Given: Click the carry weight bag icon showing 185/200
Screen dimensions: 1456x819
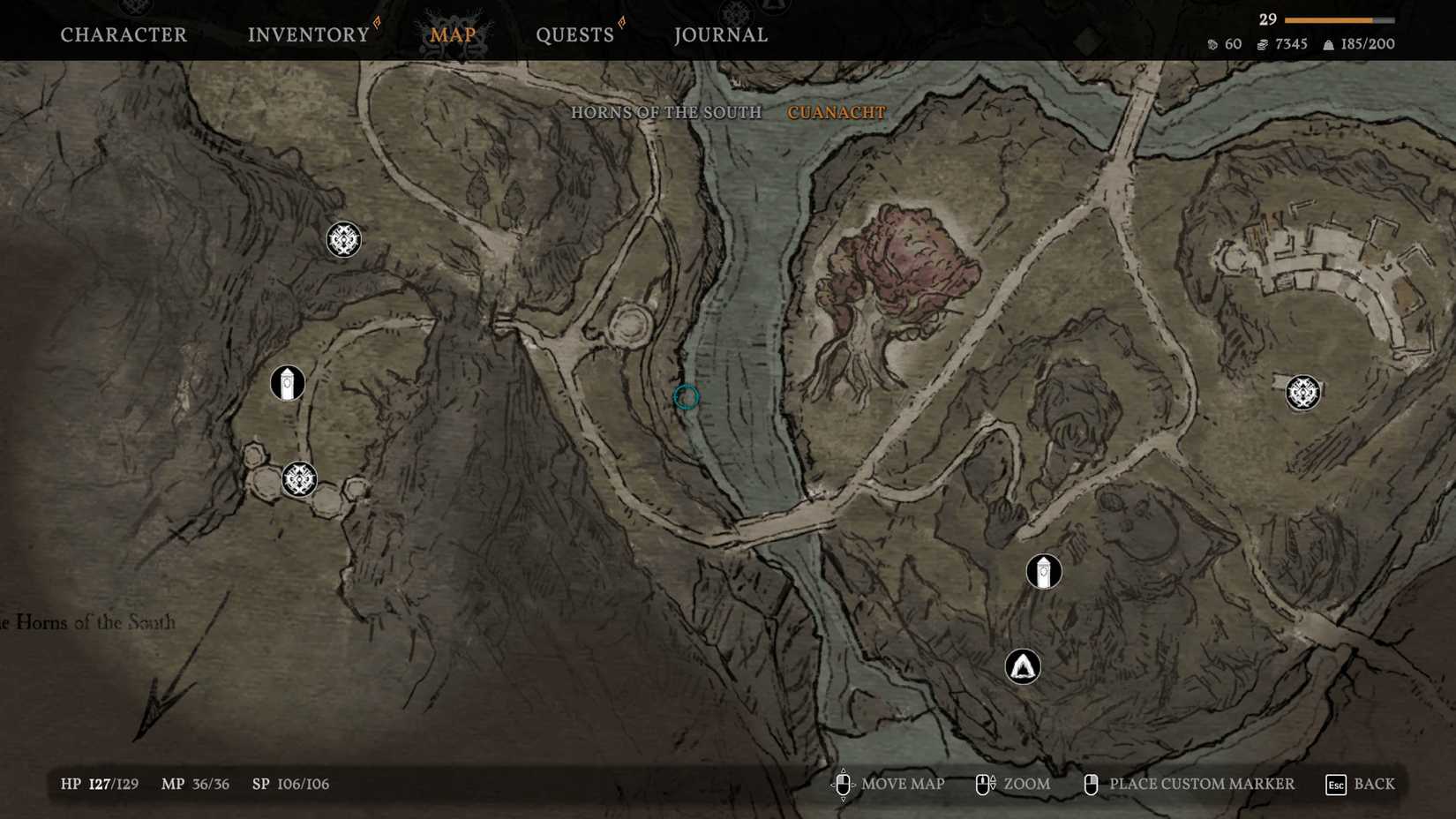Looking at the screenshot, I should pos(1327,43).
